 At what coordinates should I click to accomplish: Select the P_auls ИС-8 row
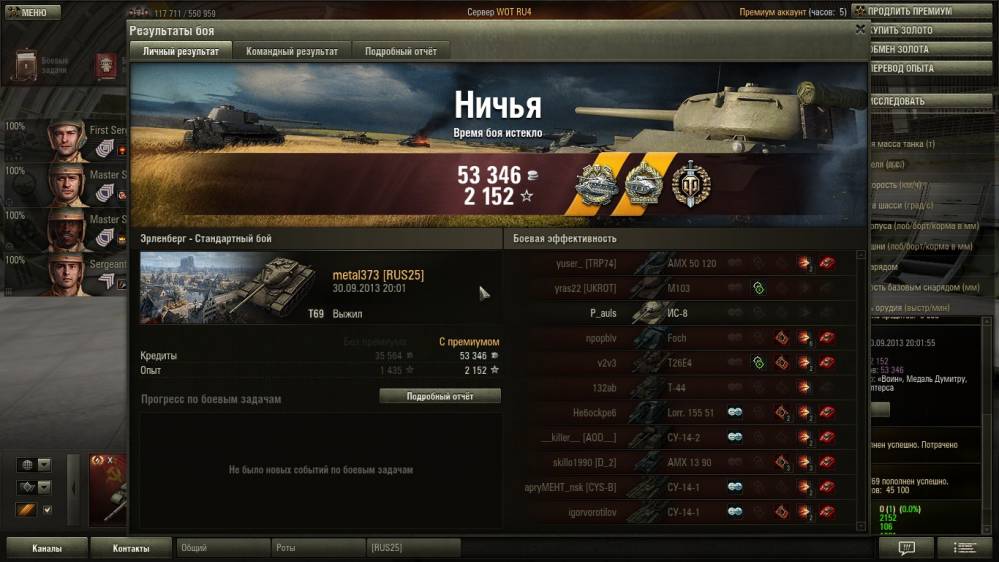[680, 313]
